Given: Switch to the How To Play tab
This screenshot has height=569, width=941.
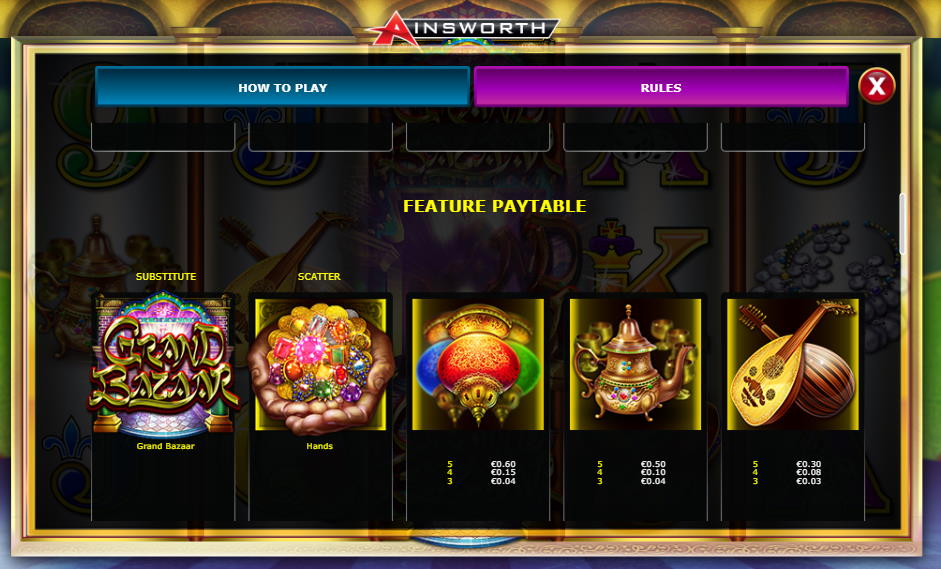Looking at the screenshot, I should click(282, 87).
